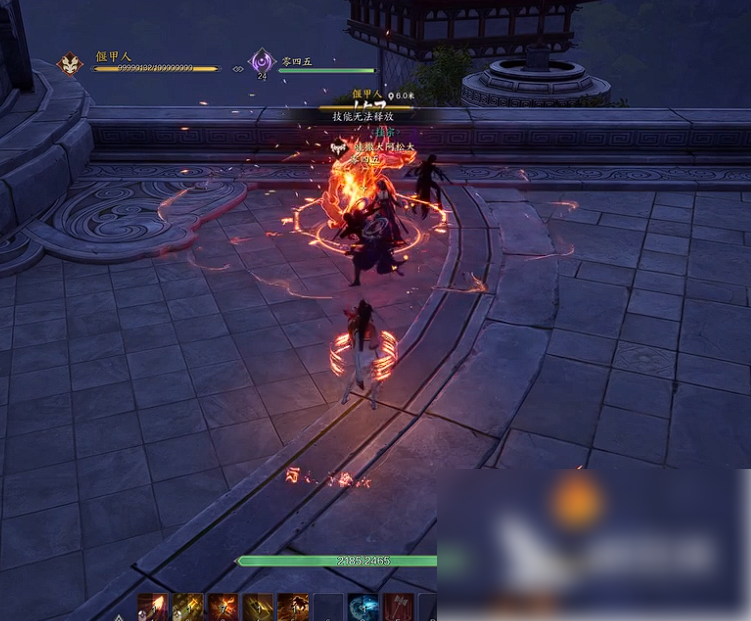Cast the blue swirling water skill
The image size is (751, 621).
coord(363,607)
